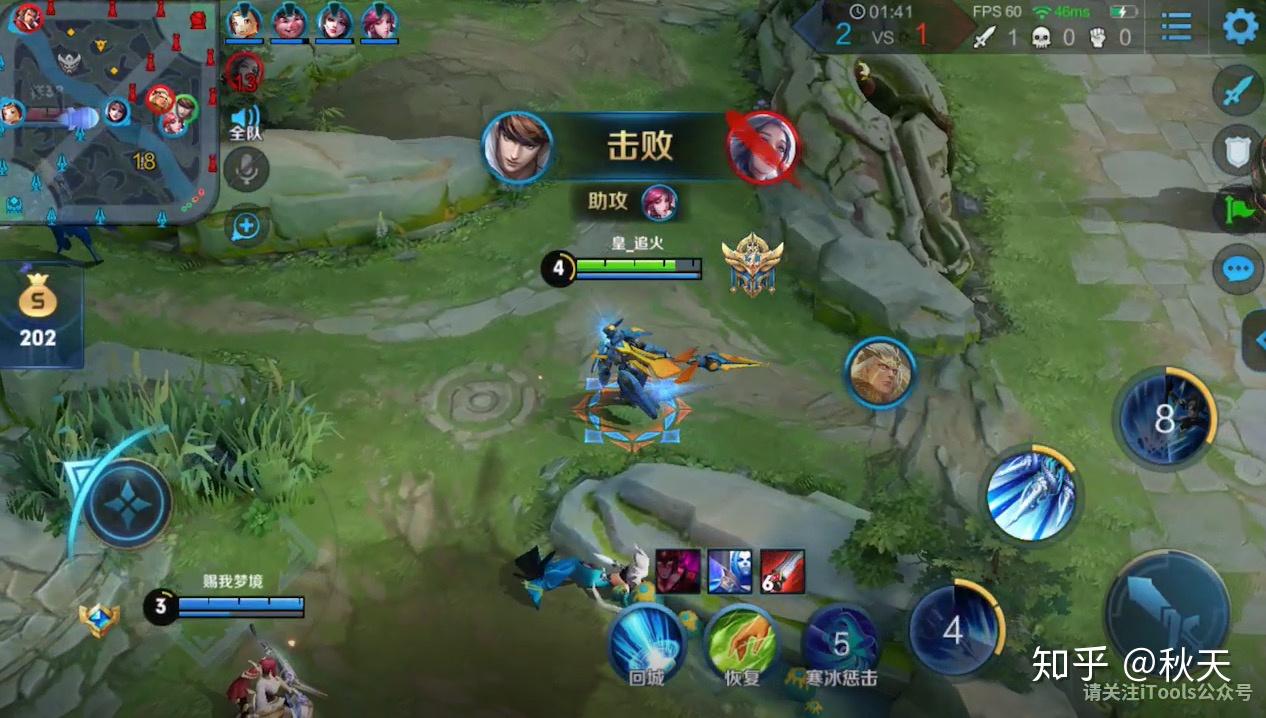Open the blue chat bubble button
This screenshot has height=718, width=1266.
(x=1238, y=269)
